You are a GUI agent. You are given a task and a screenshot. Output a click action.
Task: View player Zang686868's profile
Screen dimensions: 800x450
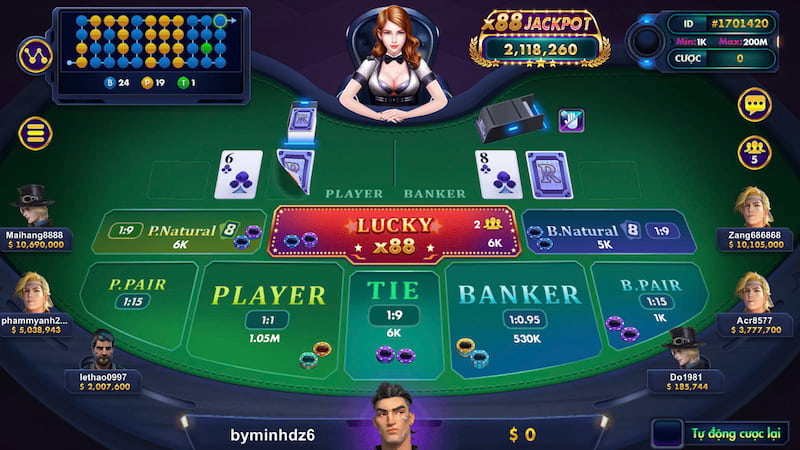tap(755, 205)
